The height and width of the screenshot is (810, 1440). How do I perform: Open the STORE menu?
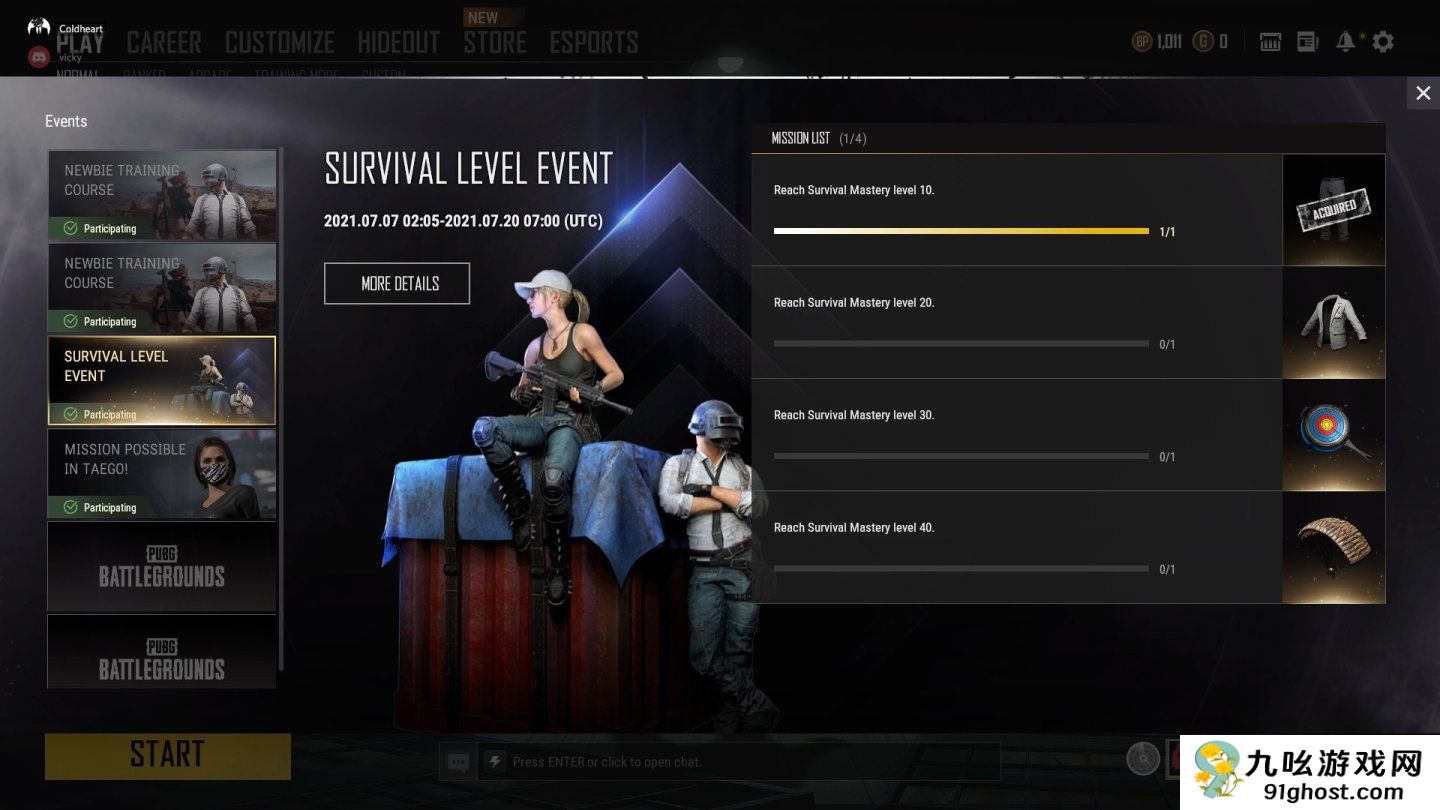pyautogui.click(x=495, y=43)
